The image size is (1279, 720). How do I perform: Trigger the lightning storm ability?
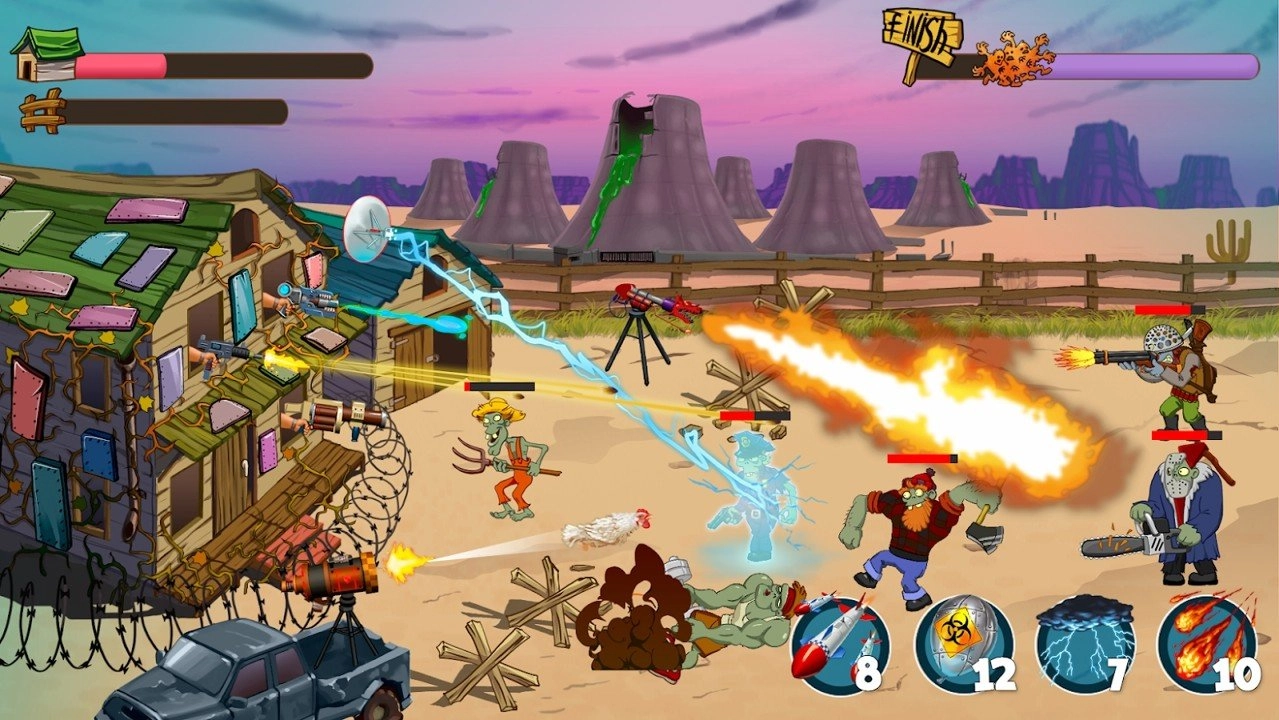(1085, 645)
